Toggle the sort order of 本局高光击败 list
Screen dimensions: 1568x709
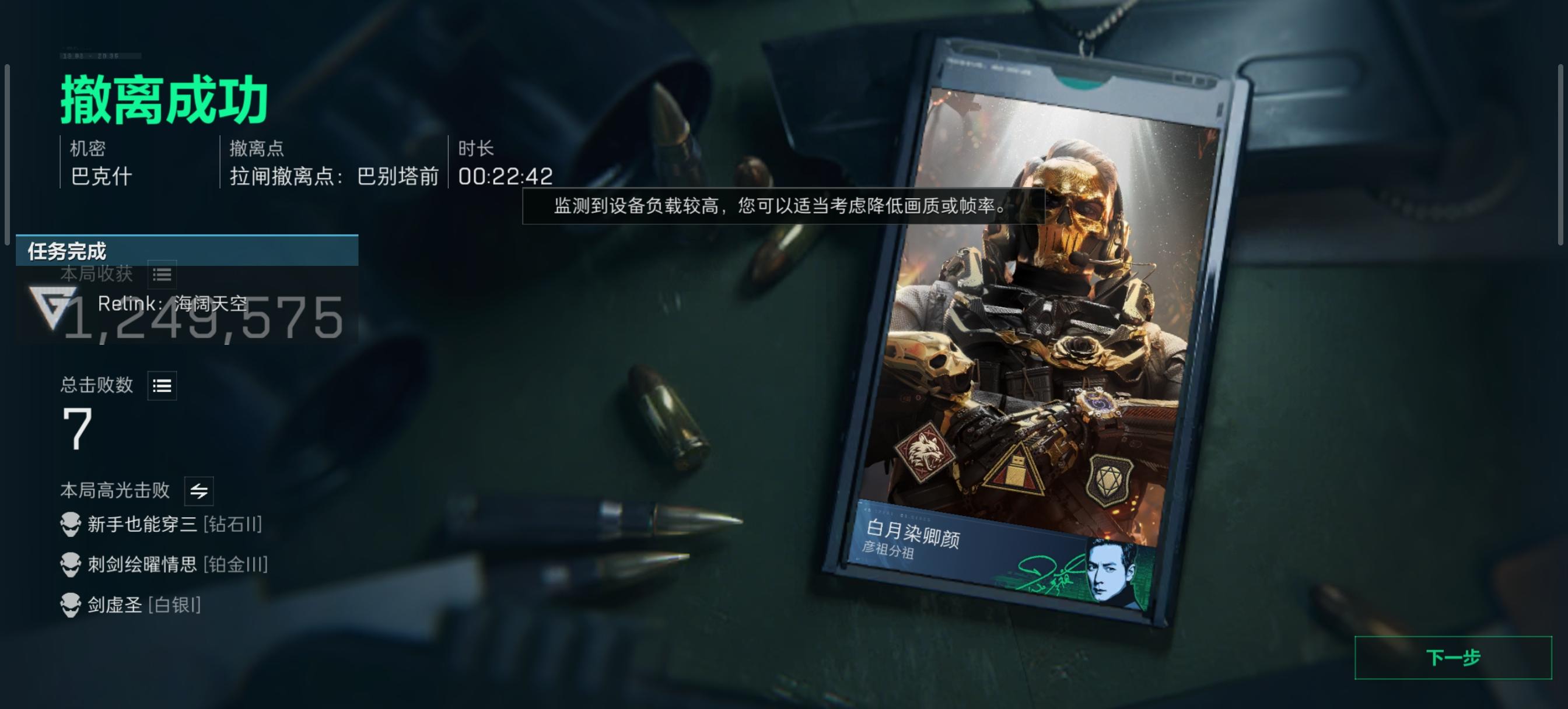[x=199, y=490]
